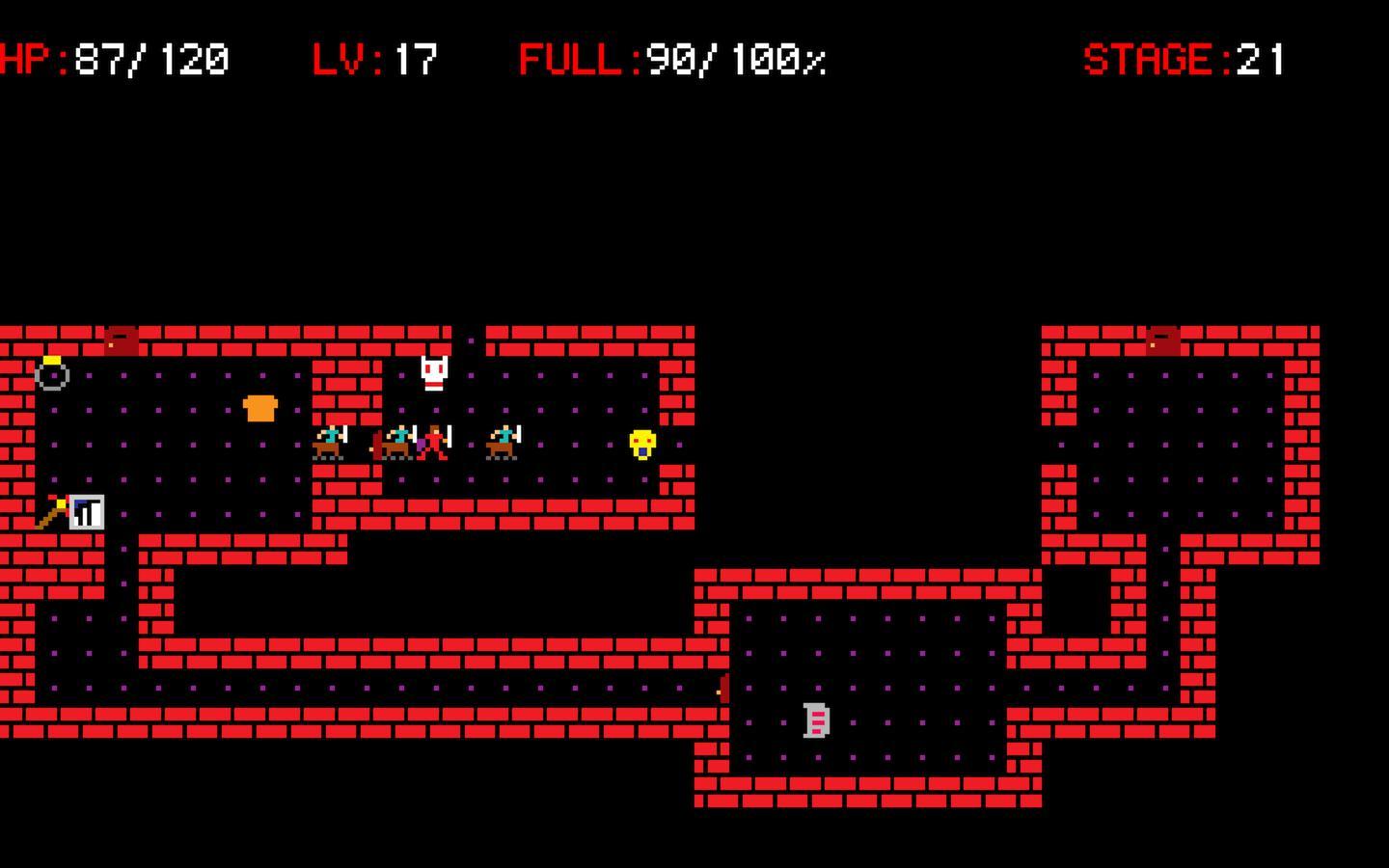Click the LV:17 level display
Viewport: 1389px width, 868px height.
(376, 58)
